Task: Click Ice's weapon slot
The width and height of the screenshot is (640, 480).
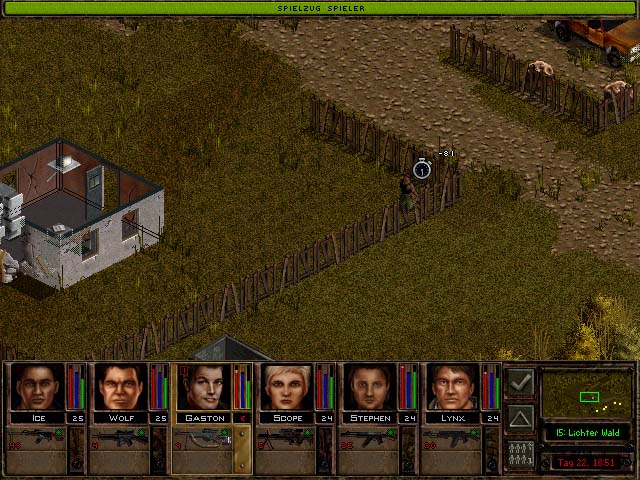Action: pos(37,438)
